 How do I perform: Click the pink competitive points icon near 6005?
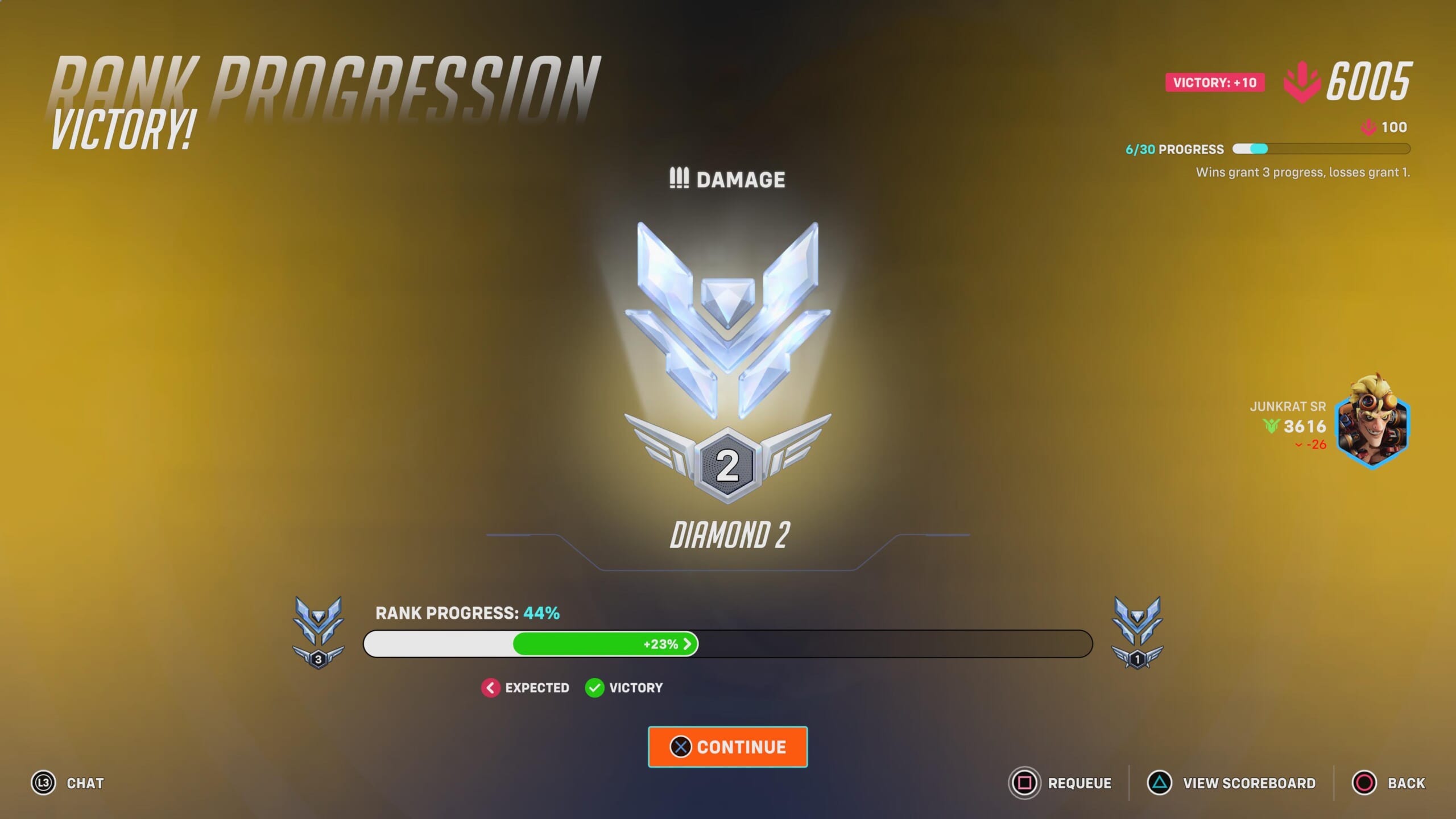tap(1302, 81)
